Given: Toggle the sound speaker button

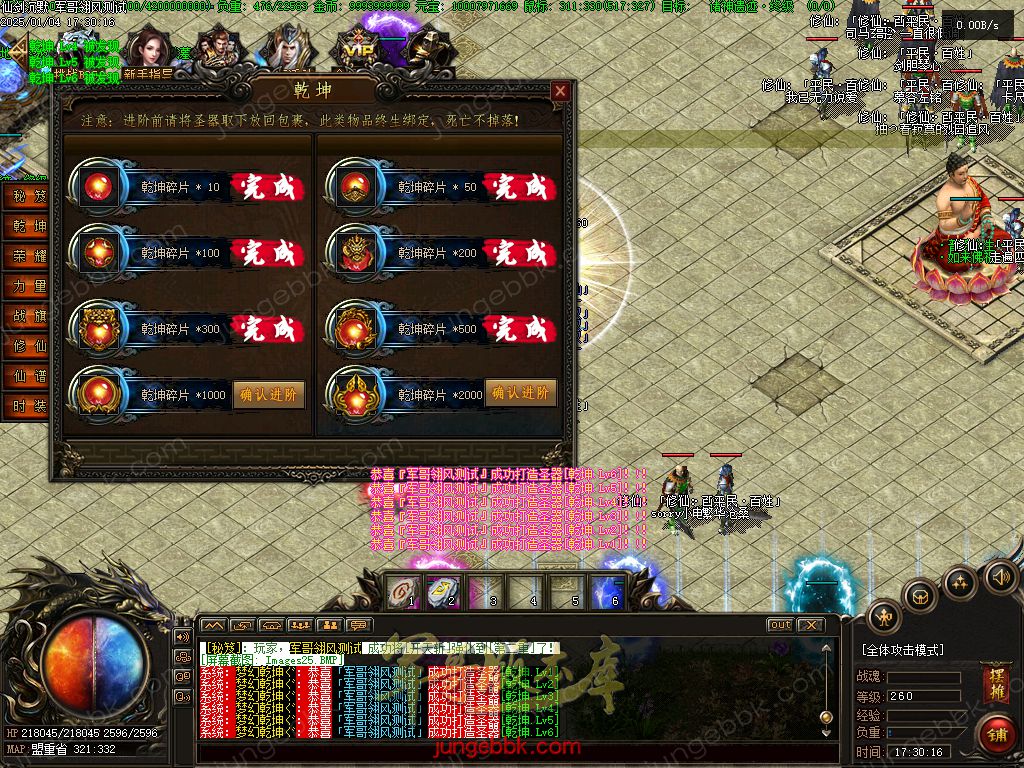Looking at the screenshot, I should 1000,576.
